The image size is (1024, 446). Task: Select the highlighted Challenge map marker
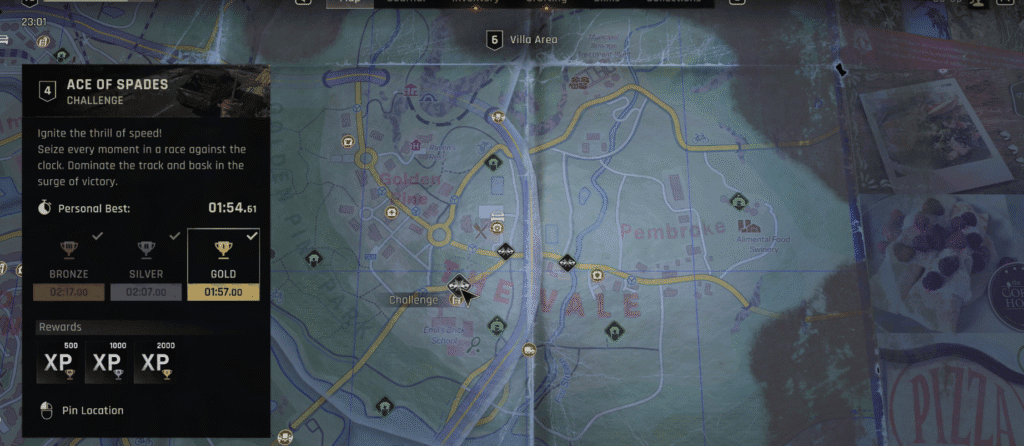tap(459, 286)
